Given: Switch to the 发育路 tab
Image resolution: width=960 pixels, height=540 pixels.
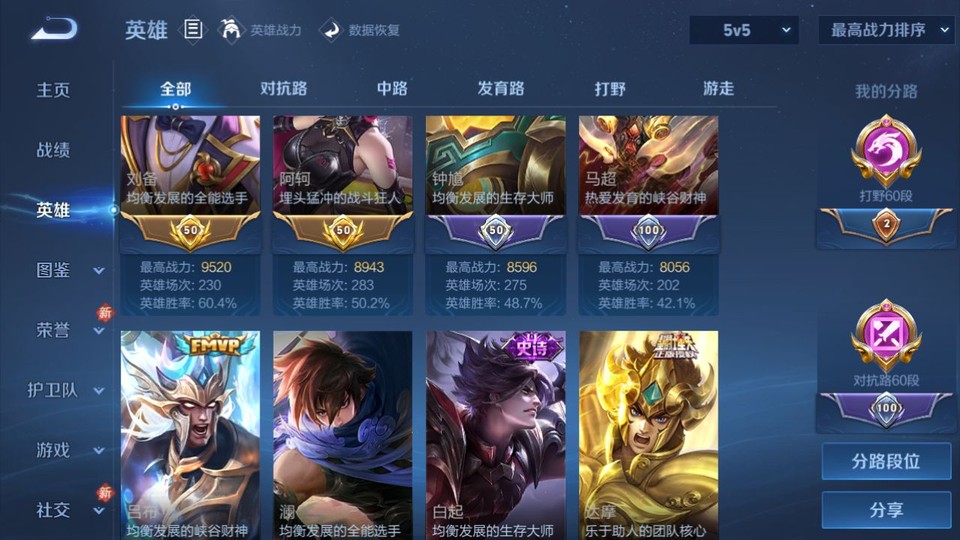Looking at the screenshot, I should tap(500, 88).
